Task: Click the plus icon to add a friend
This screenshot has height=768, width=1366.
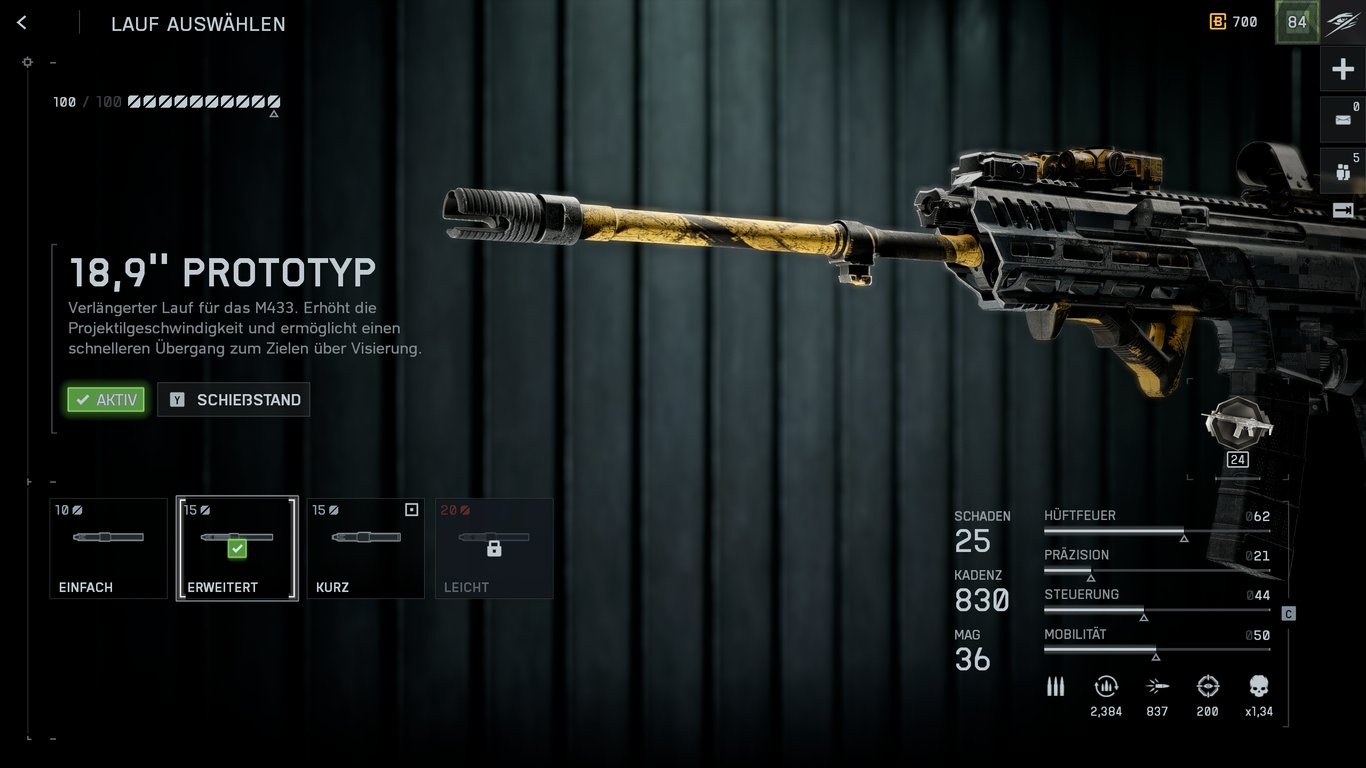Action: [x=1343, y=68]
